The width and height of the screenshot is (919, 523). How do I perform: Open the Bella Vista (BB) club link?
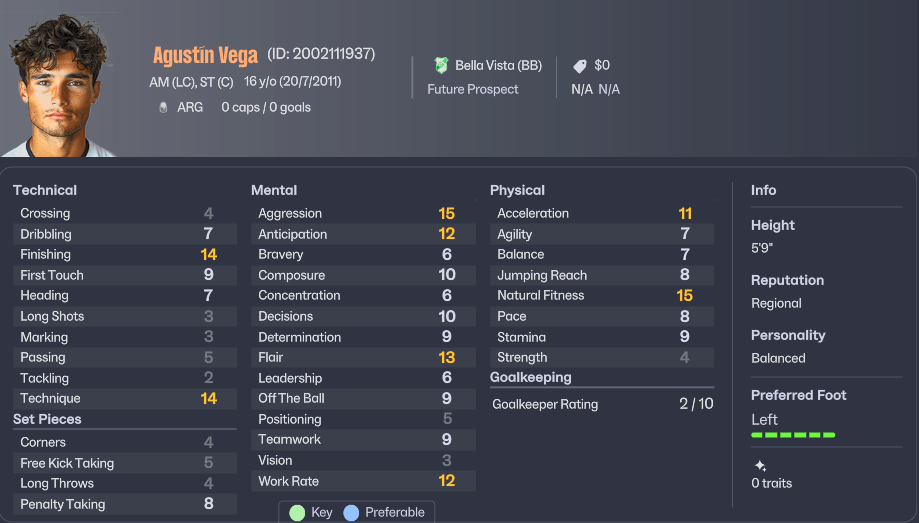tap(498, 65)
